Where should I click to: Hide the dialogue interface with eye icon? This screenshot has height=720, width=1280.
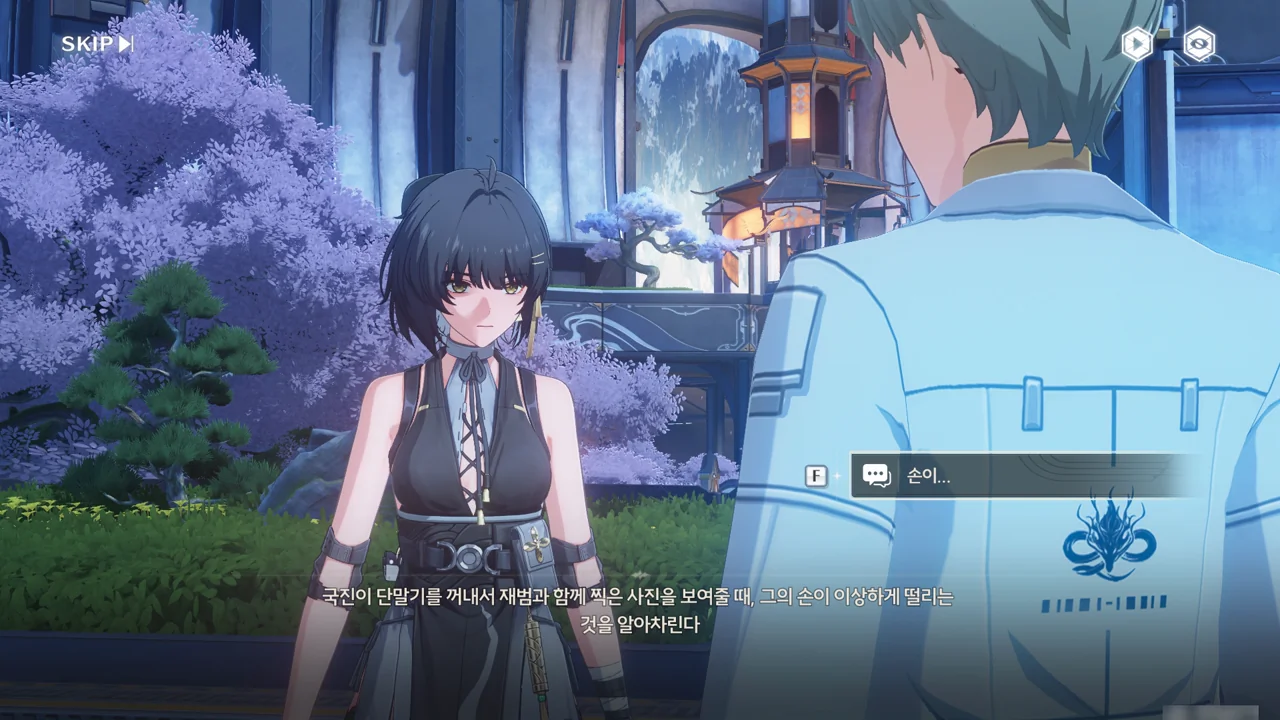coord(1198,44)
